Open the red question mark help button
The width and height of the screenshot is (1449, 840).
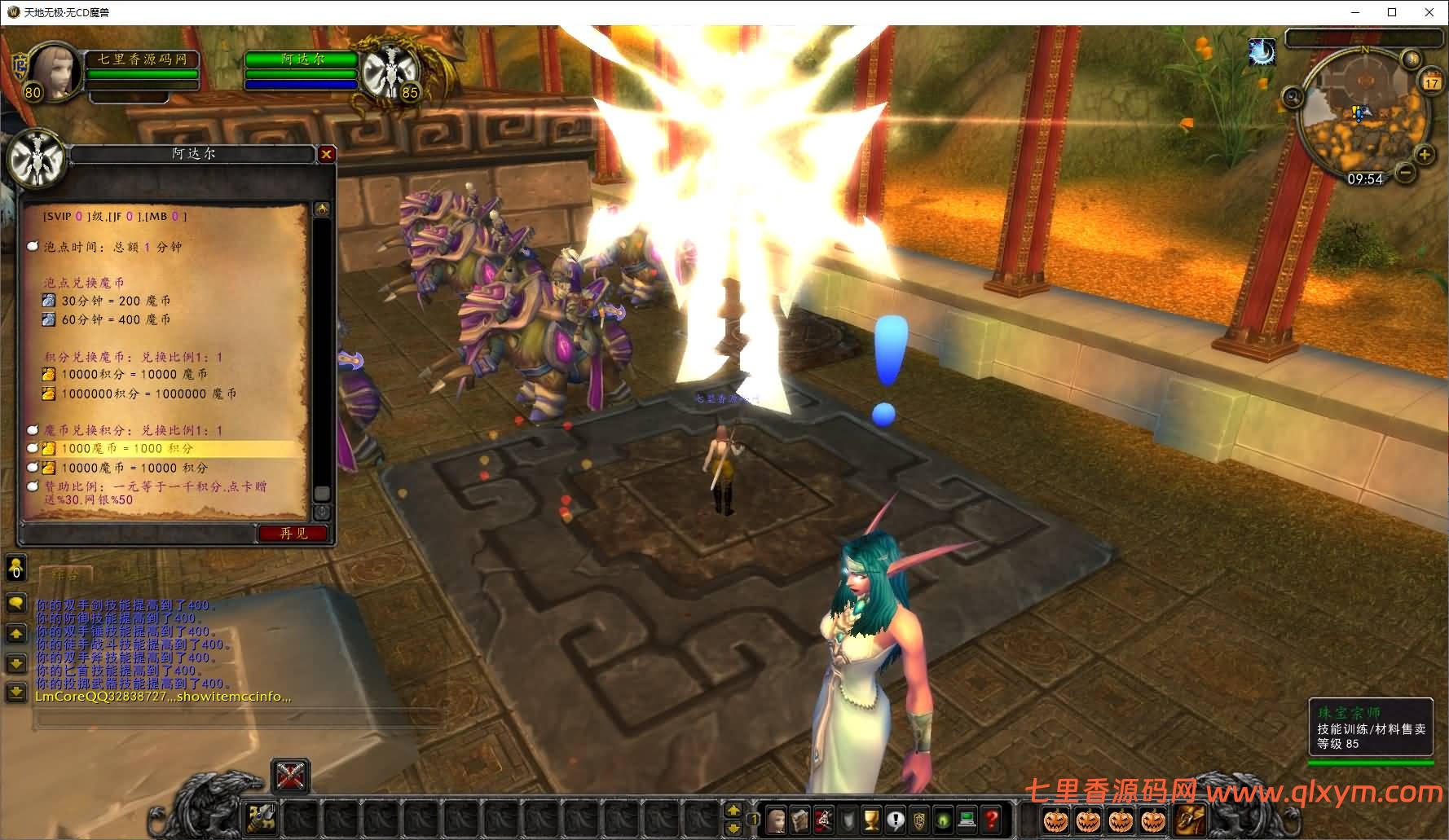pyautogui.click(x=991, y=819)
